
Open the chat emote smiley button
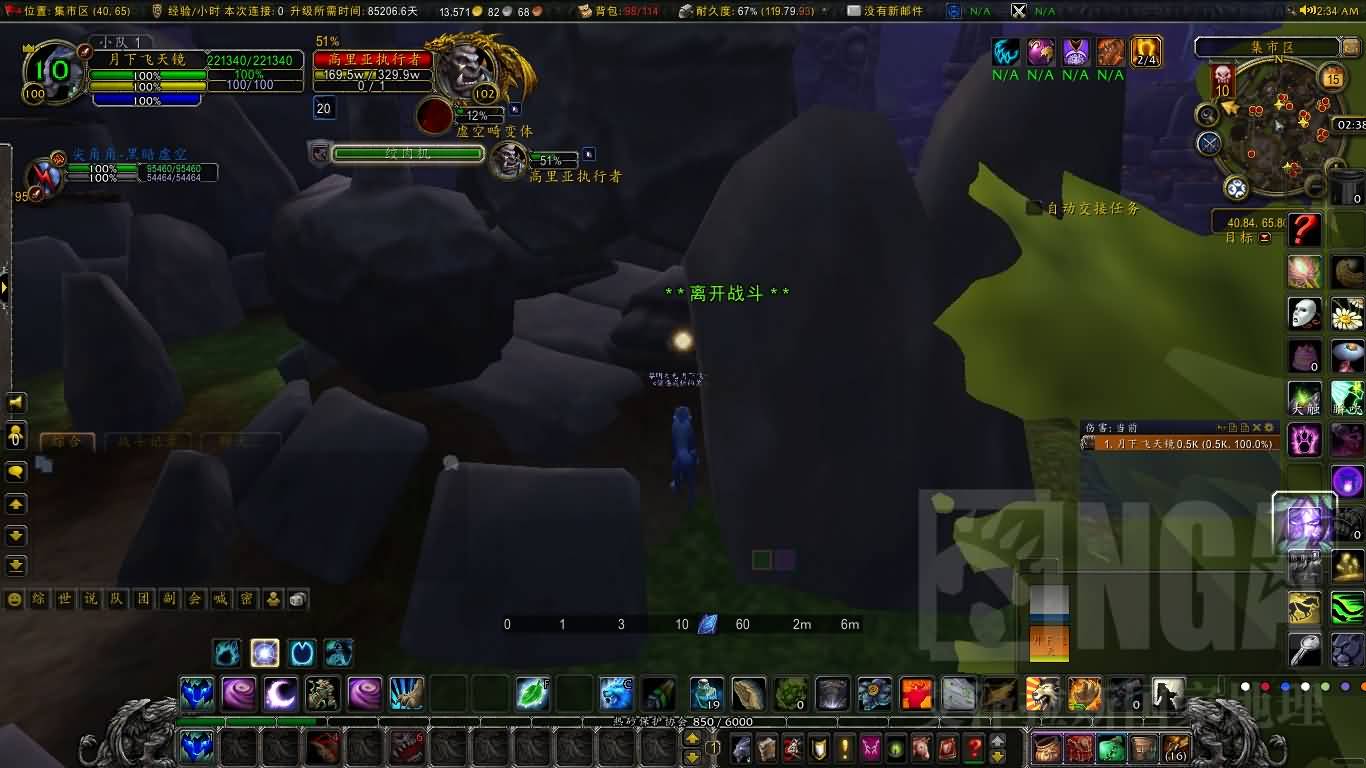pyautogui.click(x=15, y=599)
